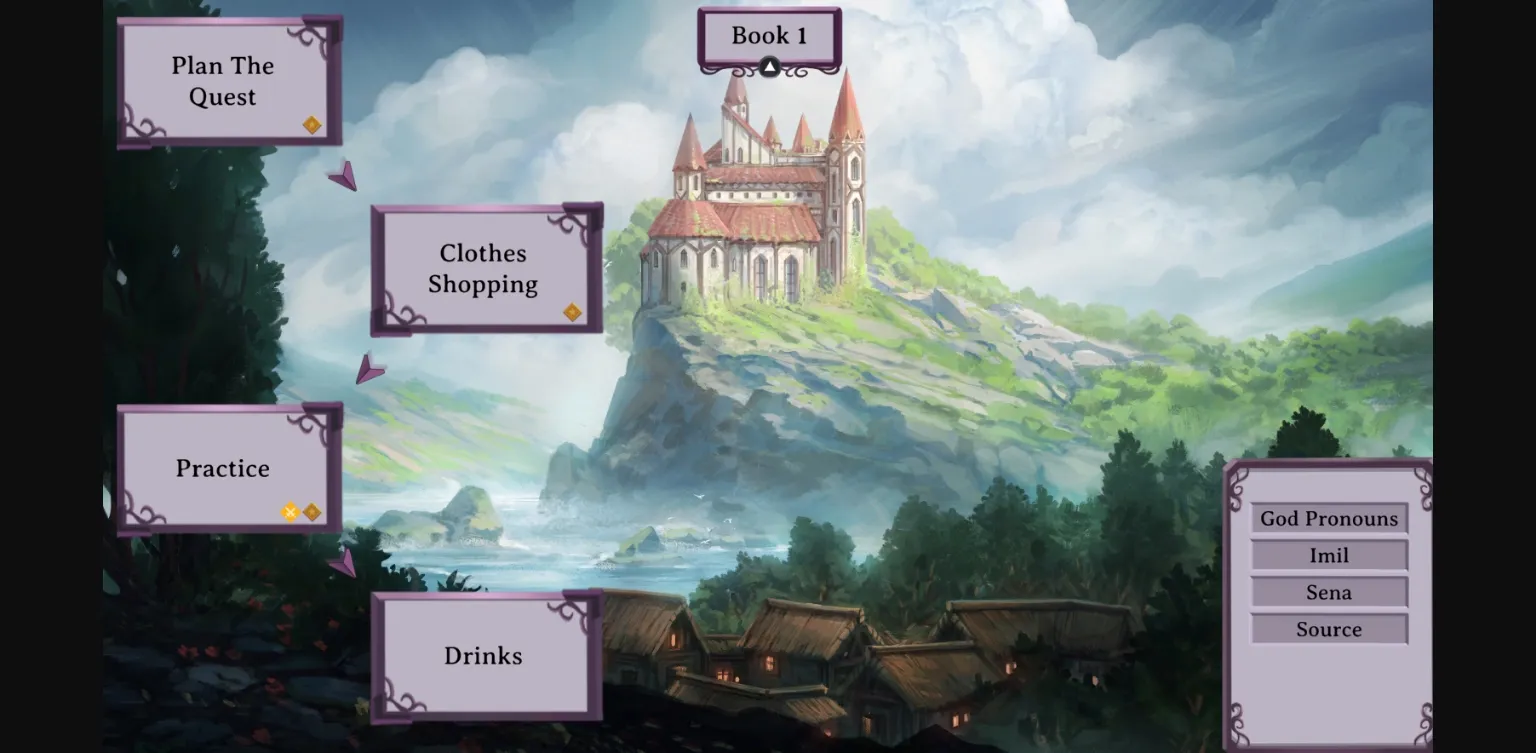Switch to the Imil pronouns option
Viewport: 1536px width, 753px height.
[x=1328, y=555]
